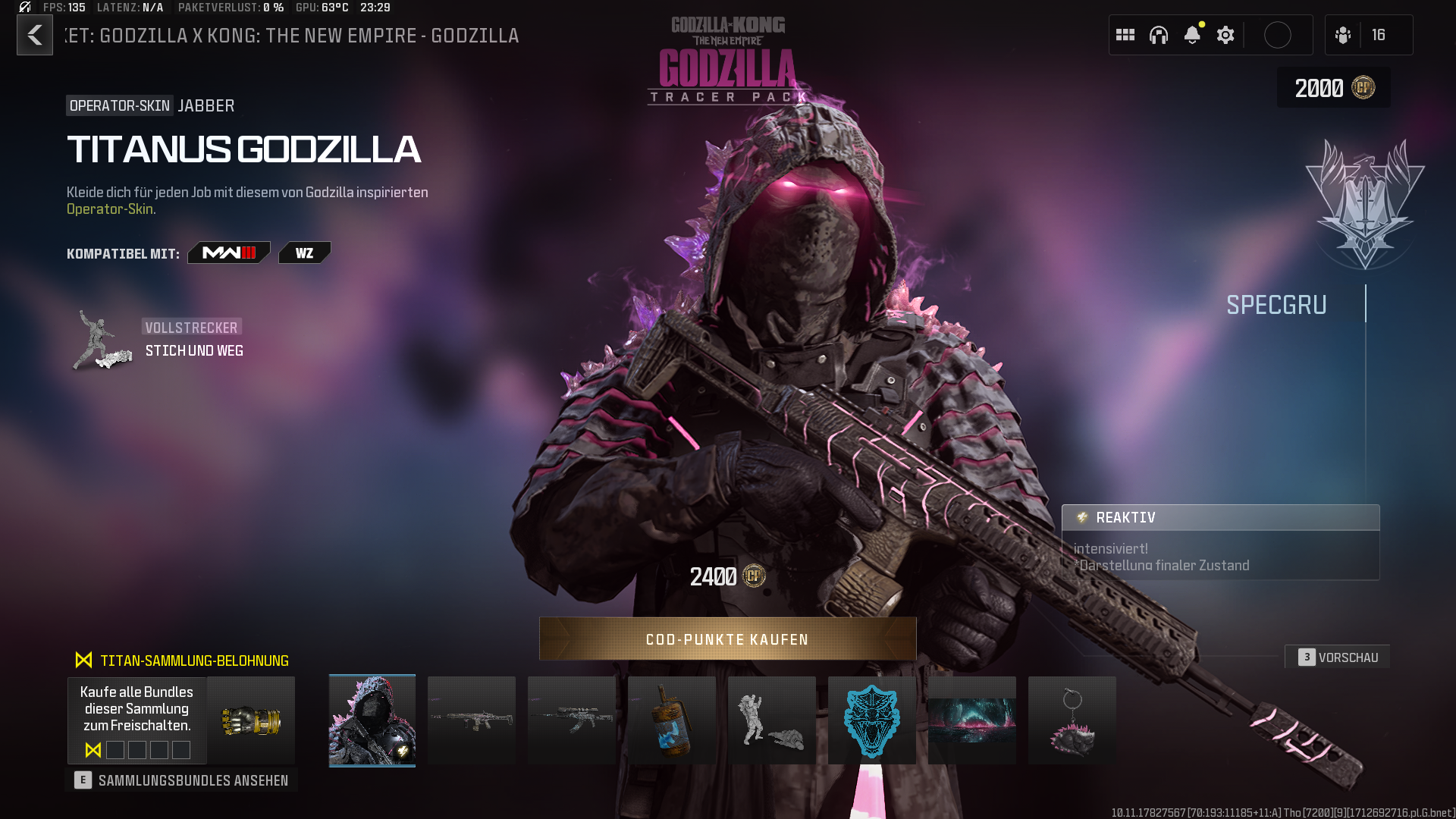Screen dimensions: 1456x819
Task: View the golden gauntlet collection reward
Action: click(251, 720)
